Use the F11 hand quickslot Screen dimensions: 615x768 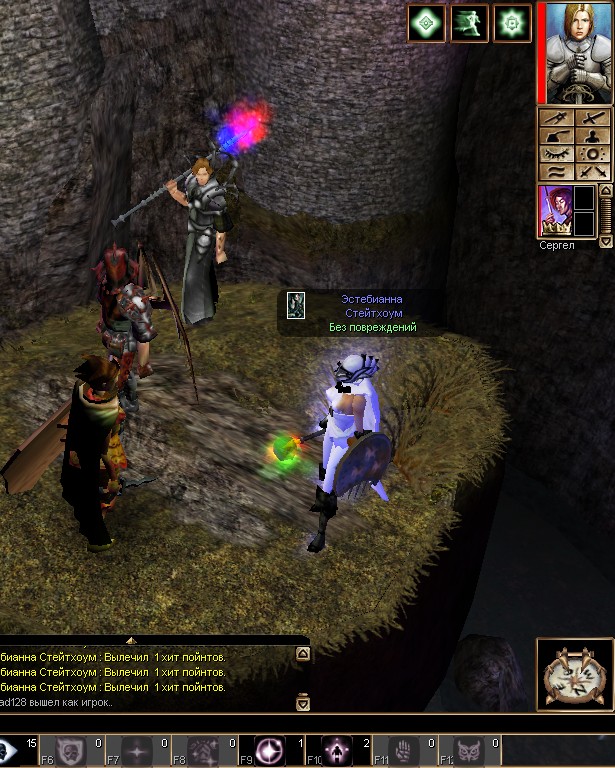[405, 750]
